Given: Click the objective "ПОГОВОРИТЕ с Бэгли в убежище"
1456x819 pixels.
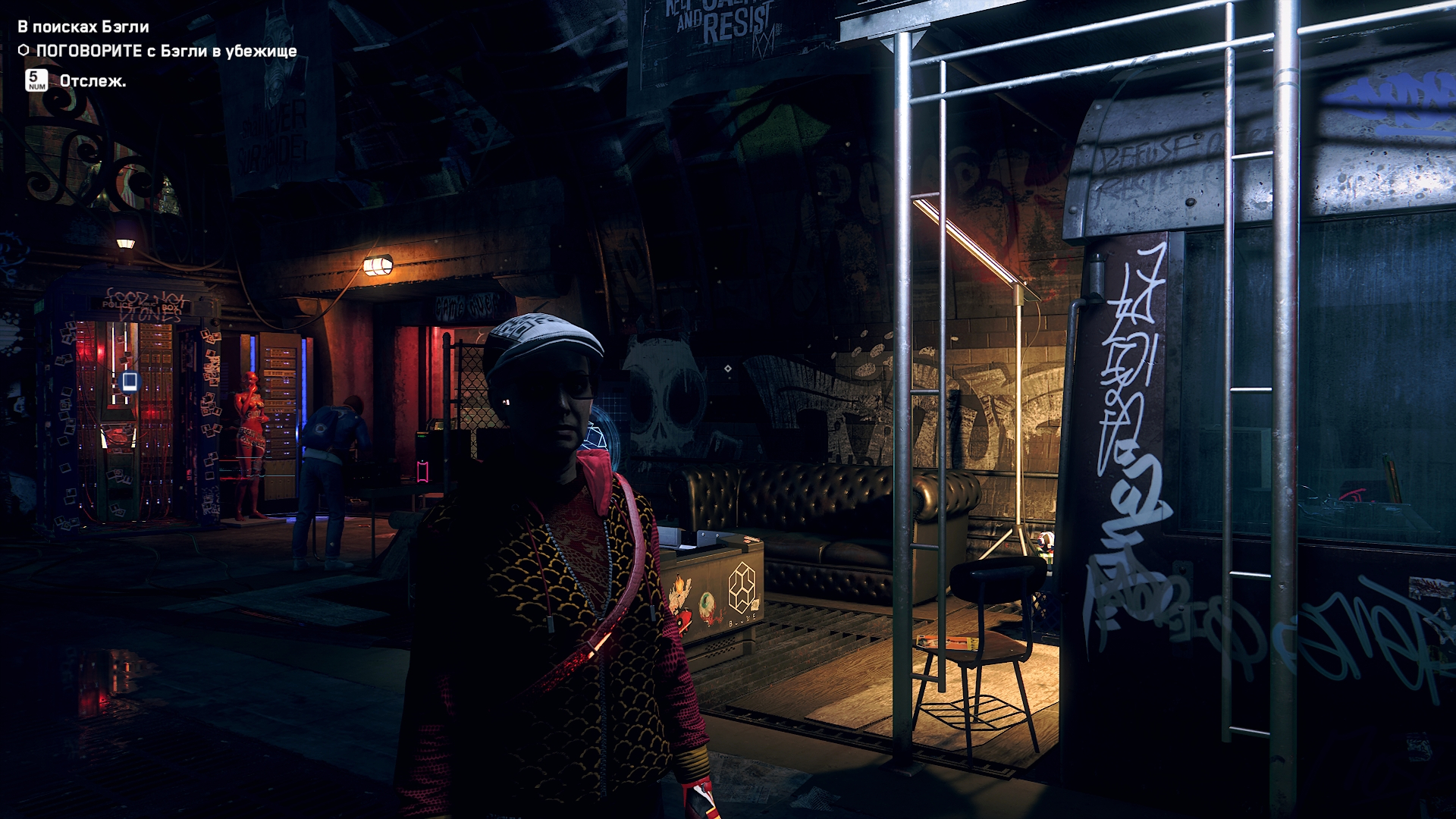Looking at the screenshot, I should pyautogui.click(x=166, y=51).
